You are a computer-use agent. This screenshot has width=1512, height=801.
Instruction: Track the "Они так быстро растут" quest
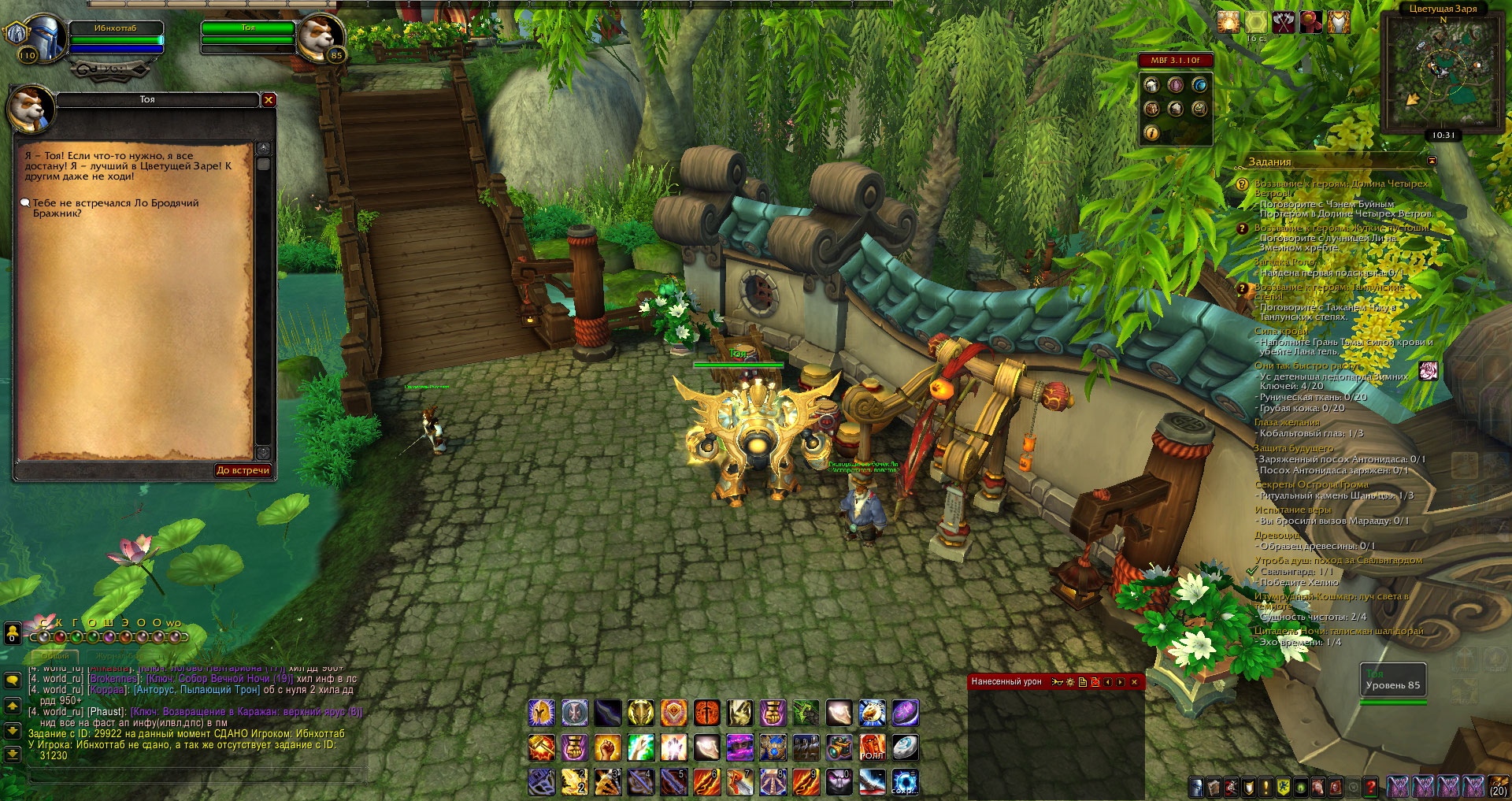tap(1306, 366)
